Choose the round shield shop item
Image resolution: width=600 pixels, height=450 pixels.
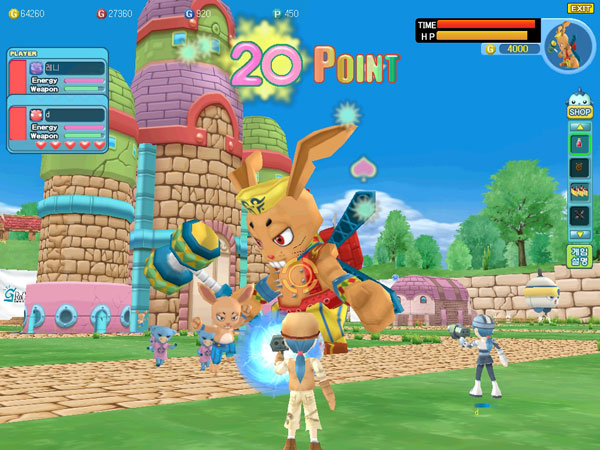point(580,167)
